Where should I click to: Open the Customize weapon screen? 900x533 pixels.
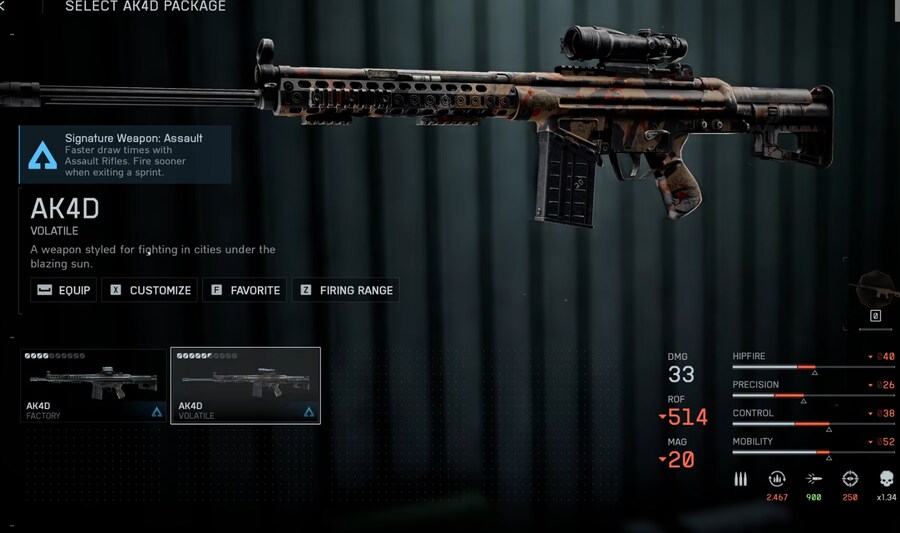pos(150,290)
